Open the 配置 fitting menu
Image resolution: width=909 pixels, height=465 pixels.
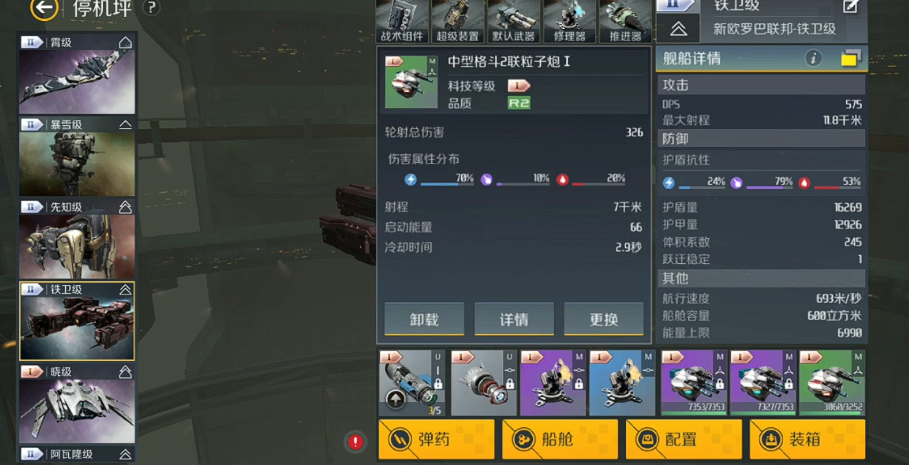[x=683, y=439]
